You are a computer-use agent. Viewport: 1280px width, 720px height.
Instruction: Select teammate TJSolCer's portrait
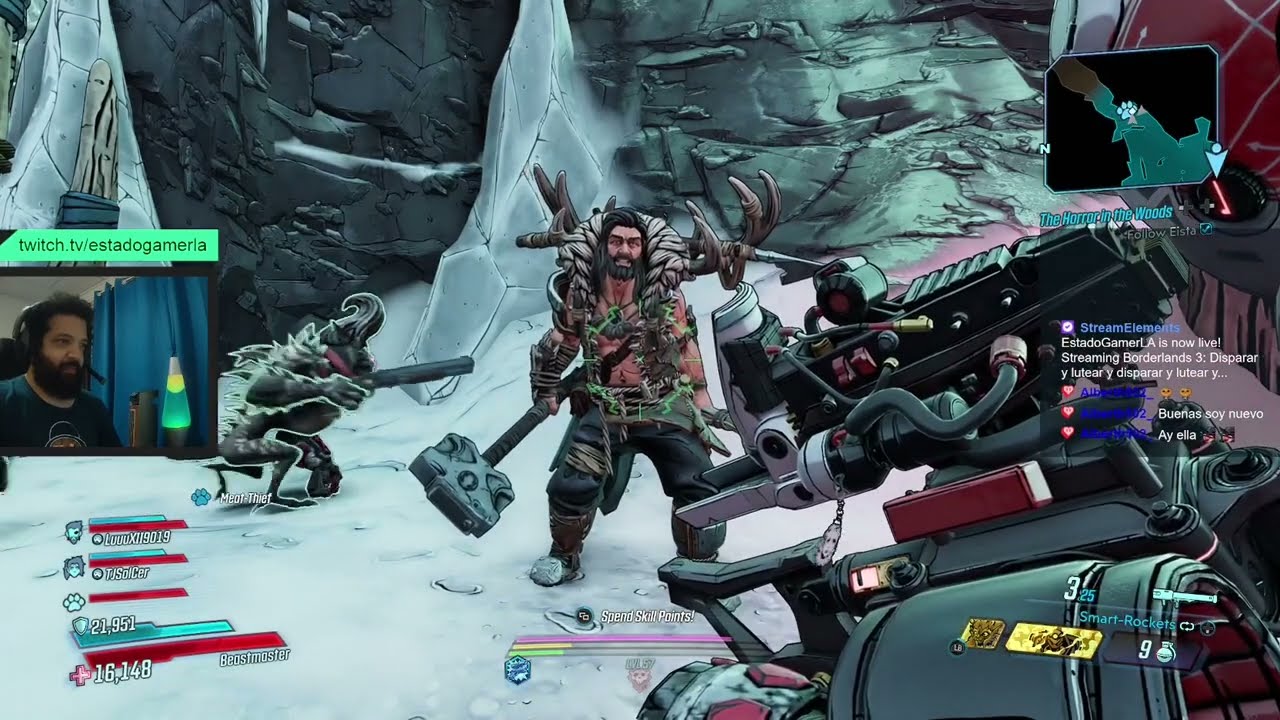75,568
